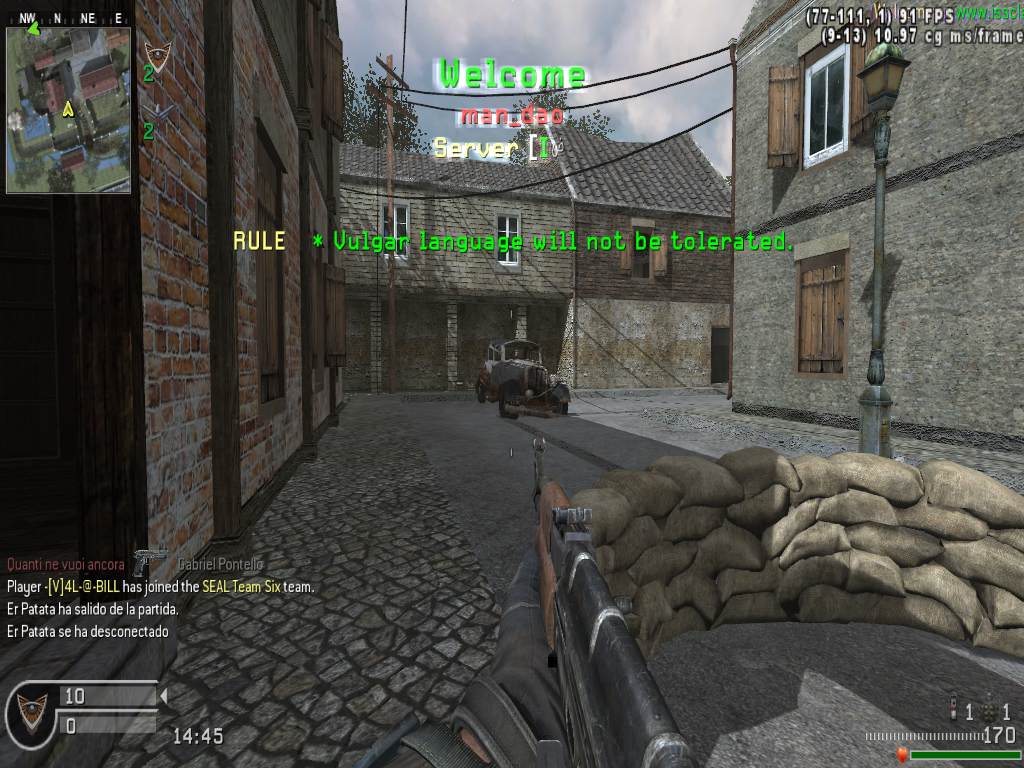1024x768 pixels.
Task: Select the winged enemy team score icon
Action: 156,112
